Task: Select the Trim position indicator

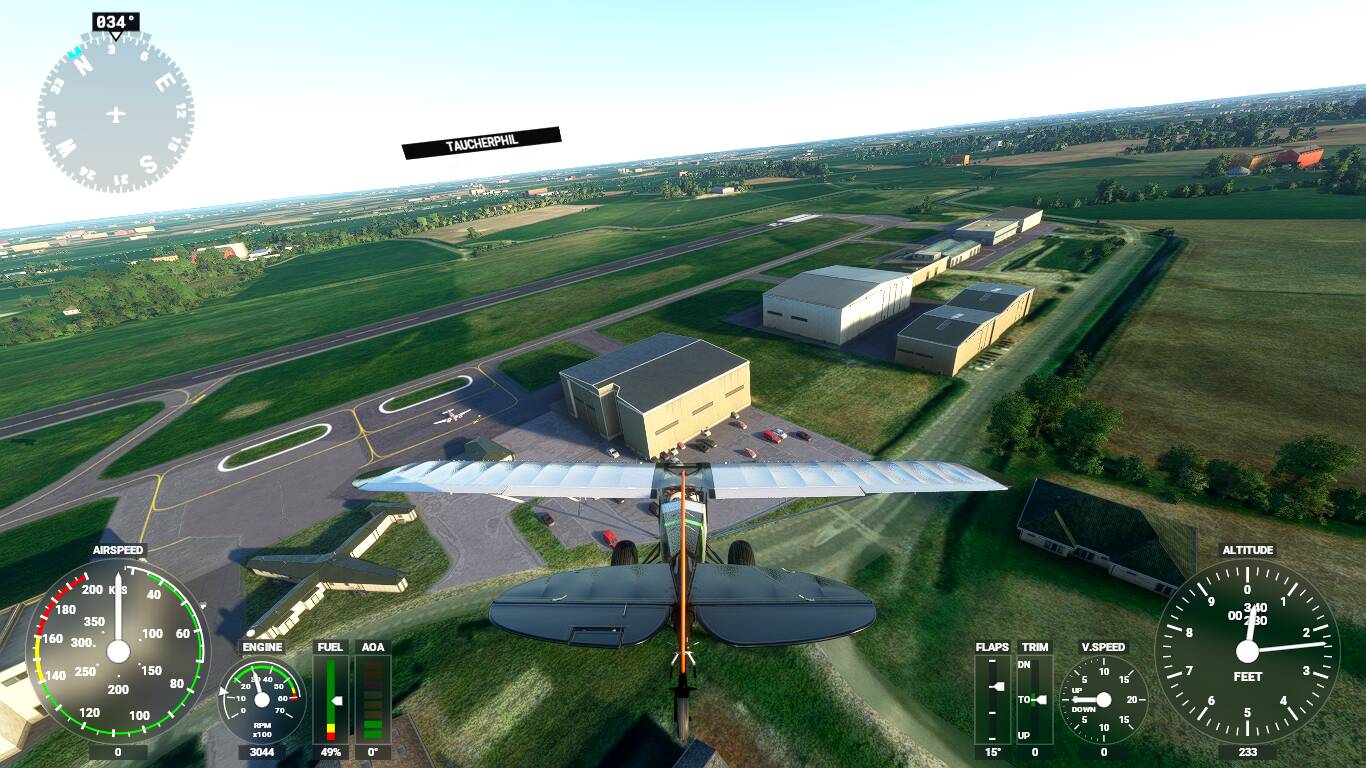Action: coord(1034,699)
